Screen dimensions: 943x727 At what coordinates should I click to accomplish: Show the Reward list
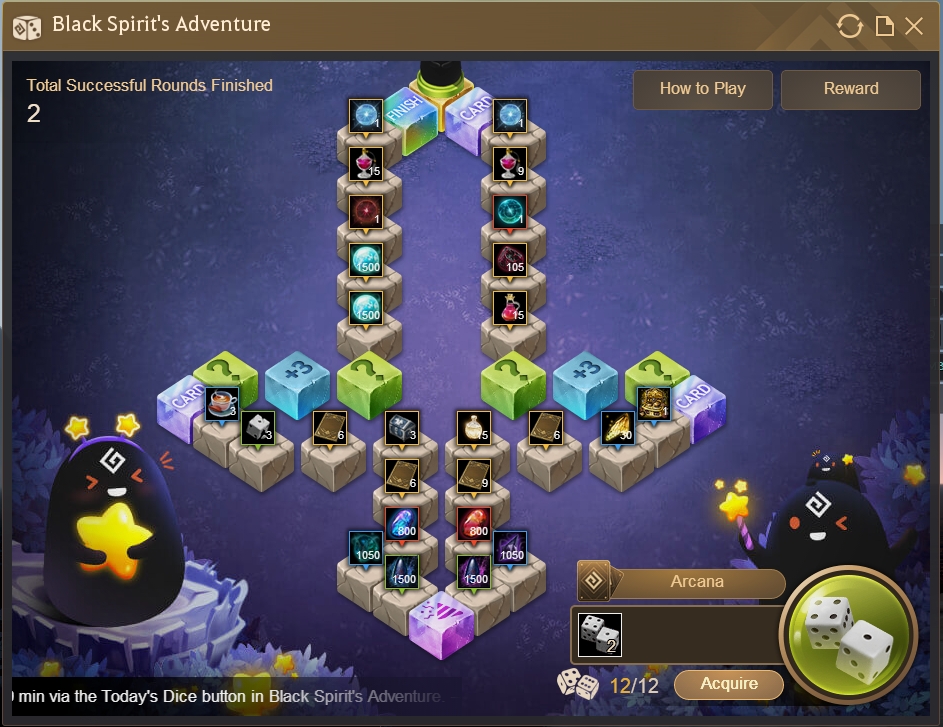coord(850,89)
